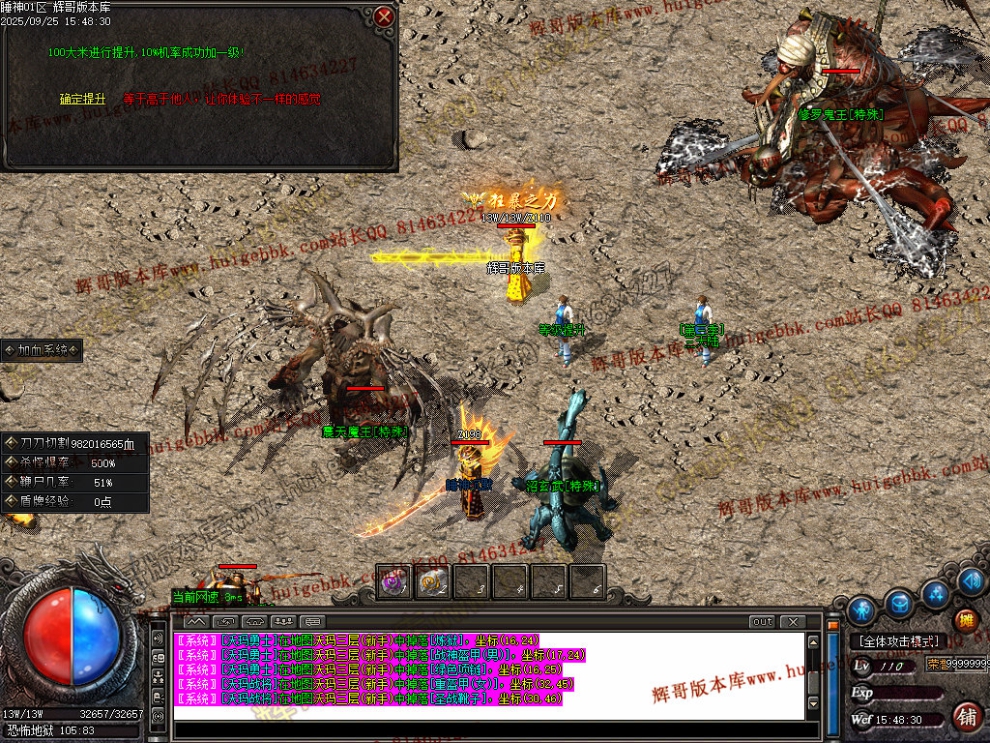Confirm the upgrade via 确定提升 link

click(x=82, y=99)
